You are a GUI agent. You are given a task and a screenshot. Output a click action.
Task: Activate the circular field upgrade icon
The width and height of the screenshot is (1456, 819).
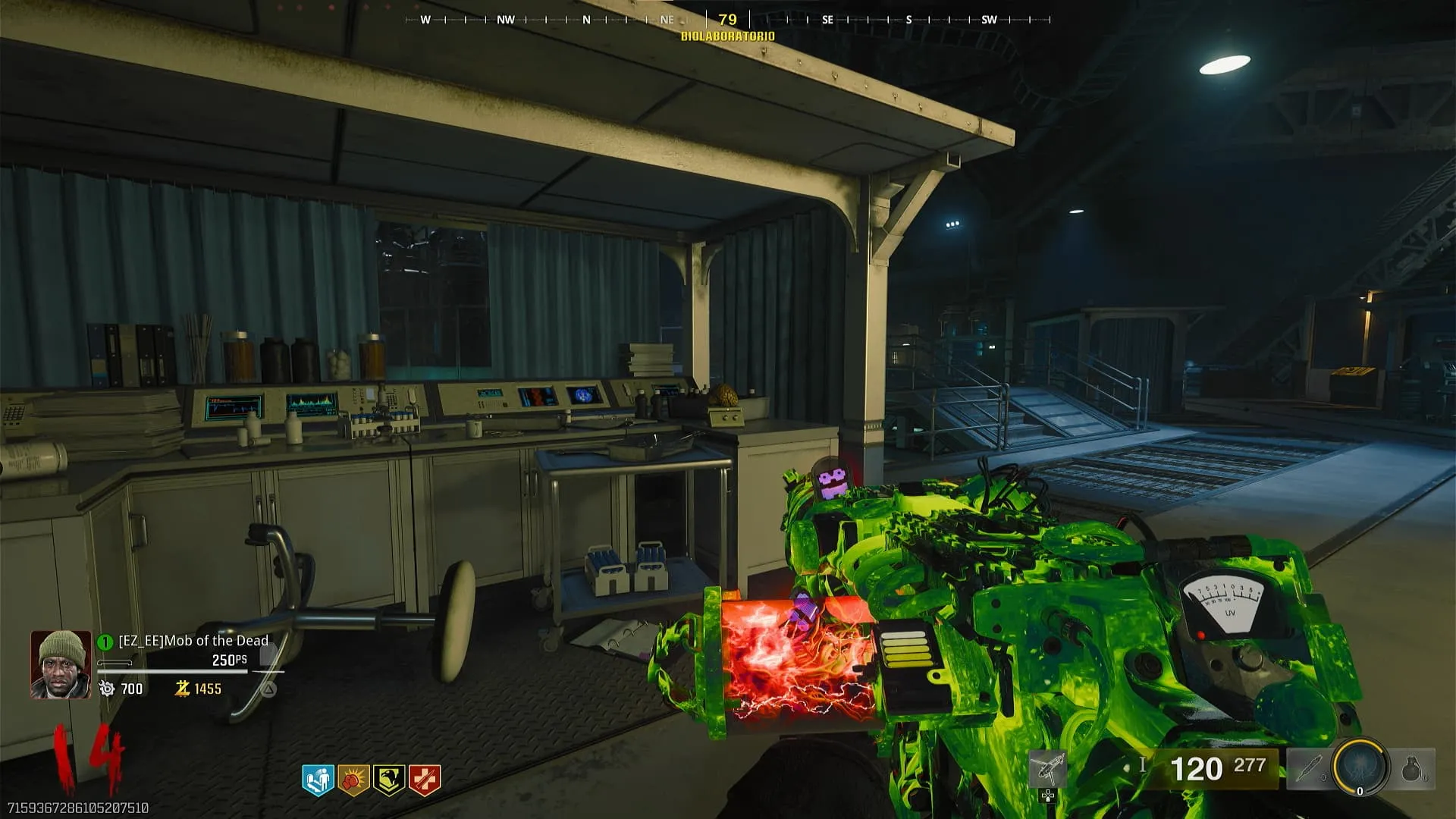[1360, 767]
